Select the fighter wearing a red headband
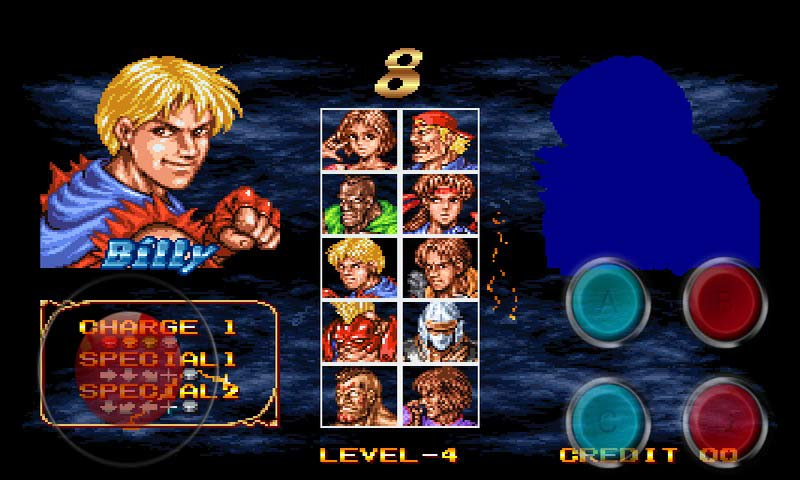The image size is (800, 480). click(x=440, y=204)
